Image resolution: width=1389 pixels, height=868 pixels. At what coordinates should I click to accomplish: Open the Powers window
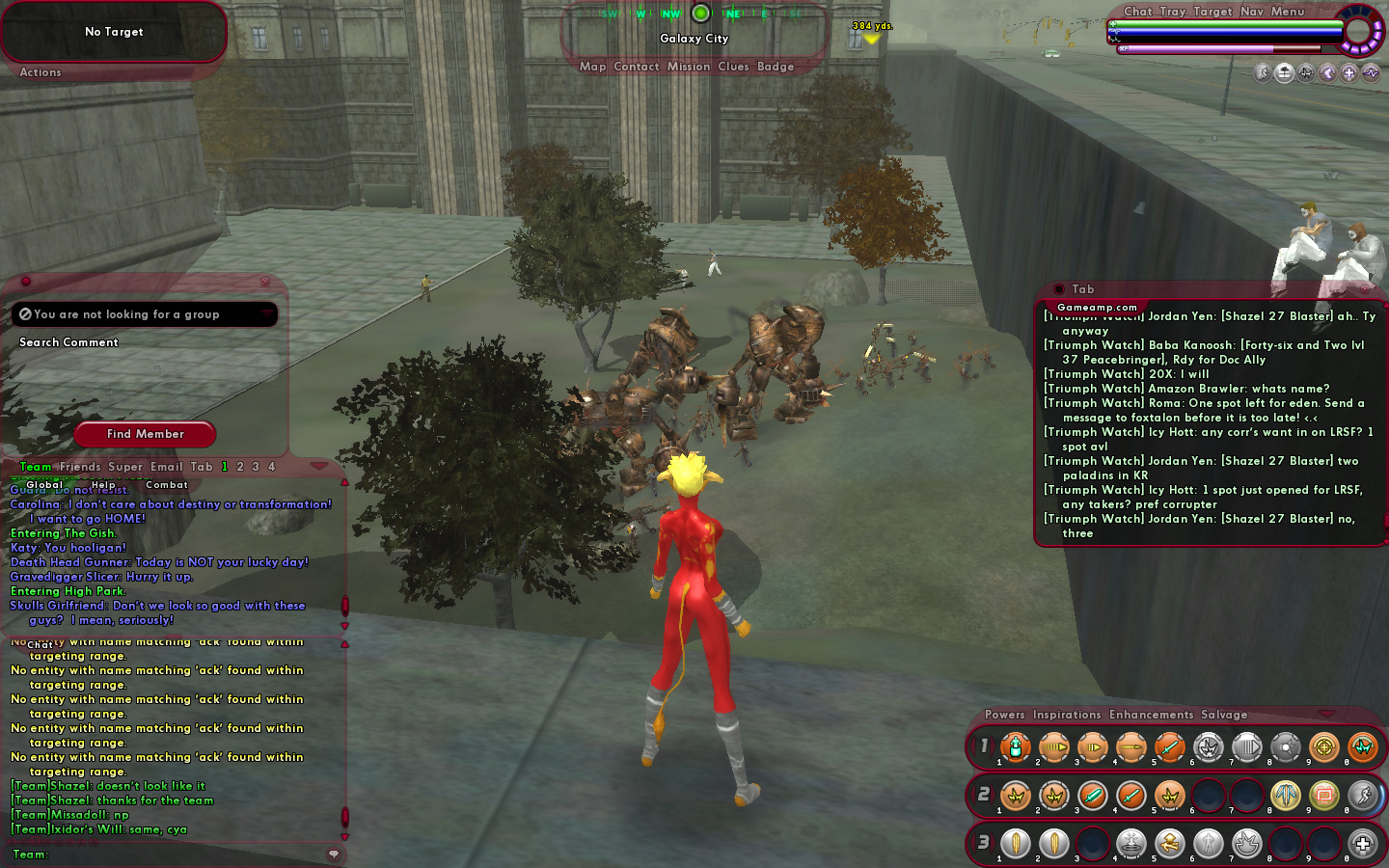pyautogui.click(x=1004, y=715)
